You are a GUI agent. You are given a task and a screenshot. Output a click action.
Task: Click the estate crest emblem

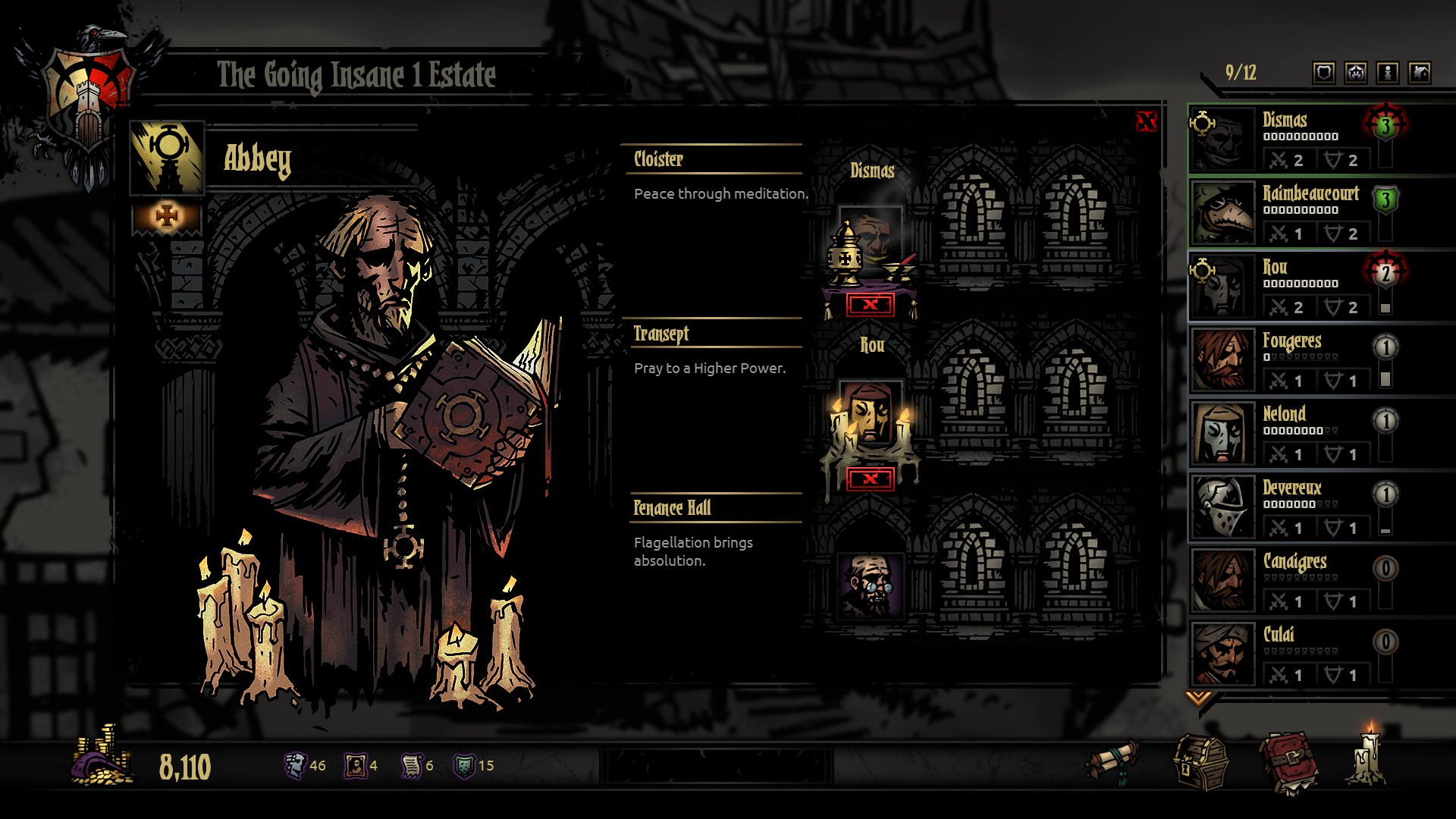pyautogui.click(x=89, y=99)
